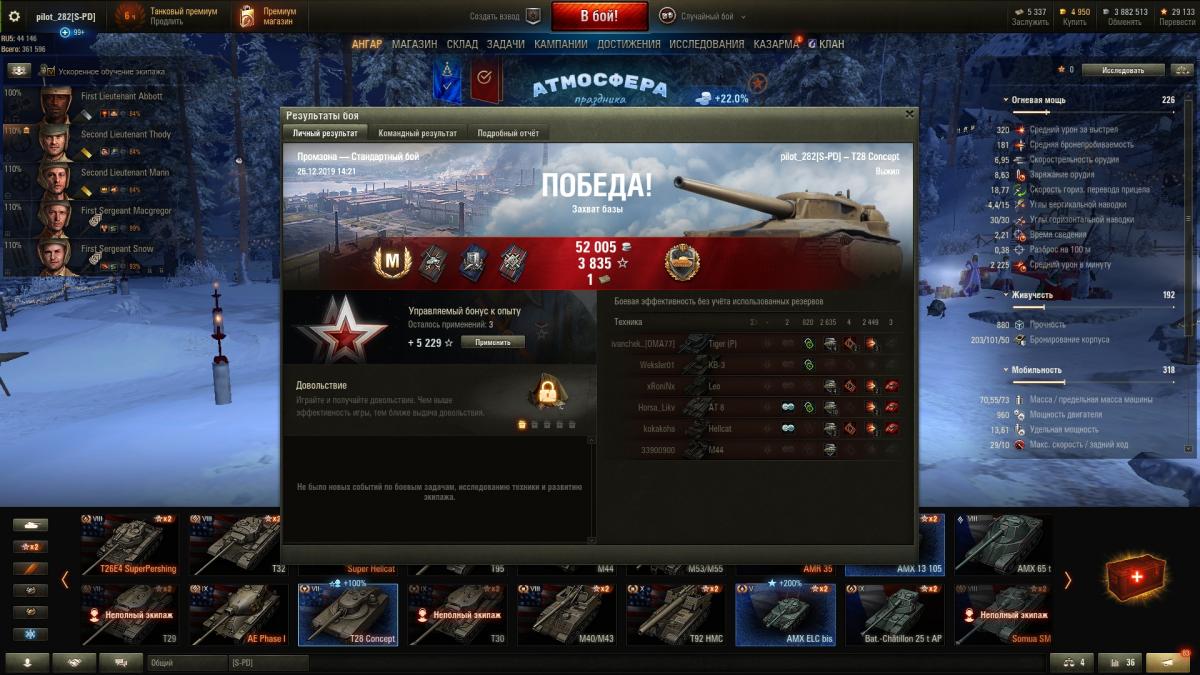The image size is (1200, 675).
Task: Open the settings gear menu
Action: (14, 16)
